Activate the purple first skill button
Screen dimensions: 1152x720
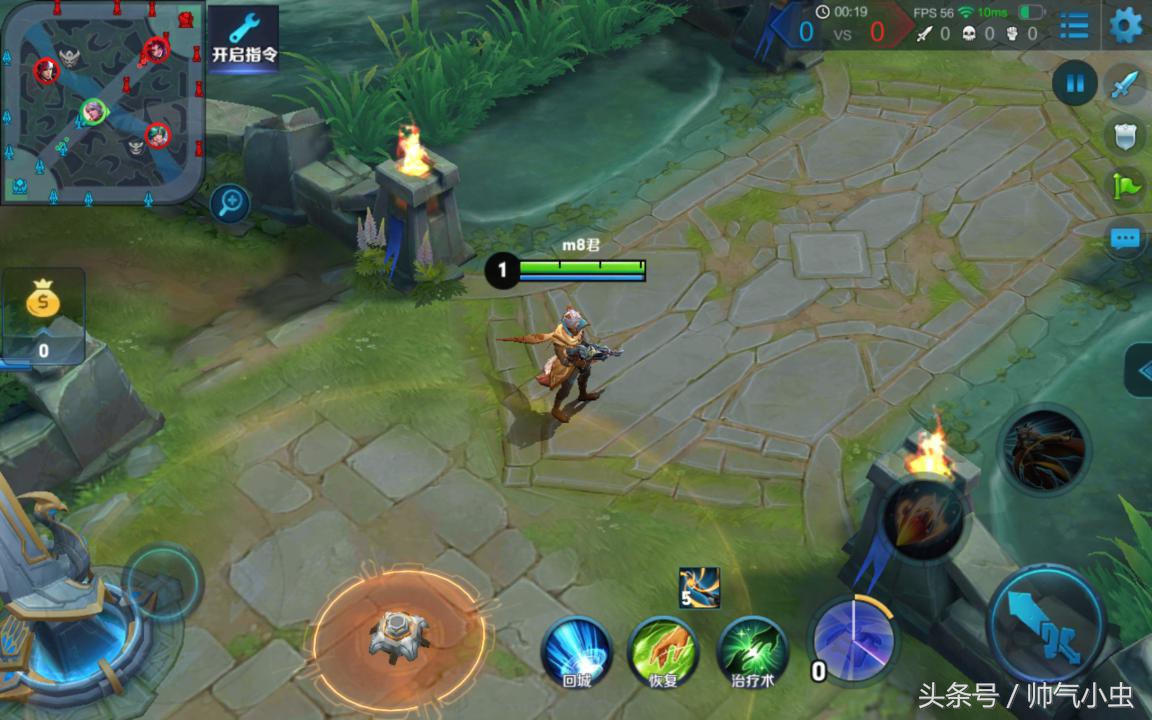point(852,637)
